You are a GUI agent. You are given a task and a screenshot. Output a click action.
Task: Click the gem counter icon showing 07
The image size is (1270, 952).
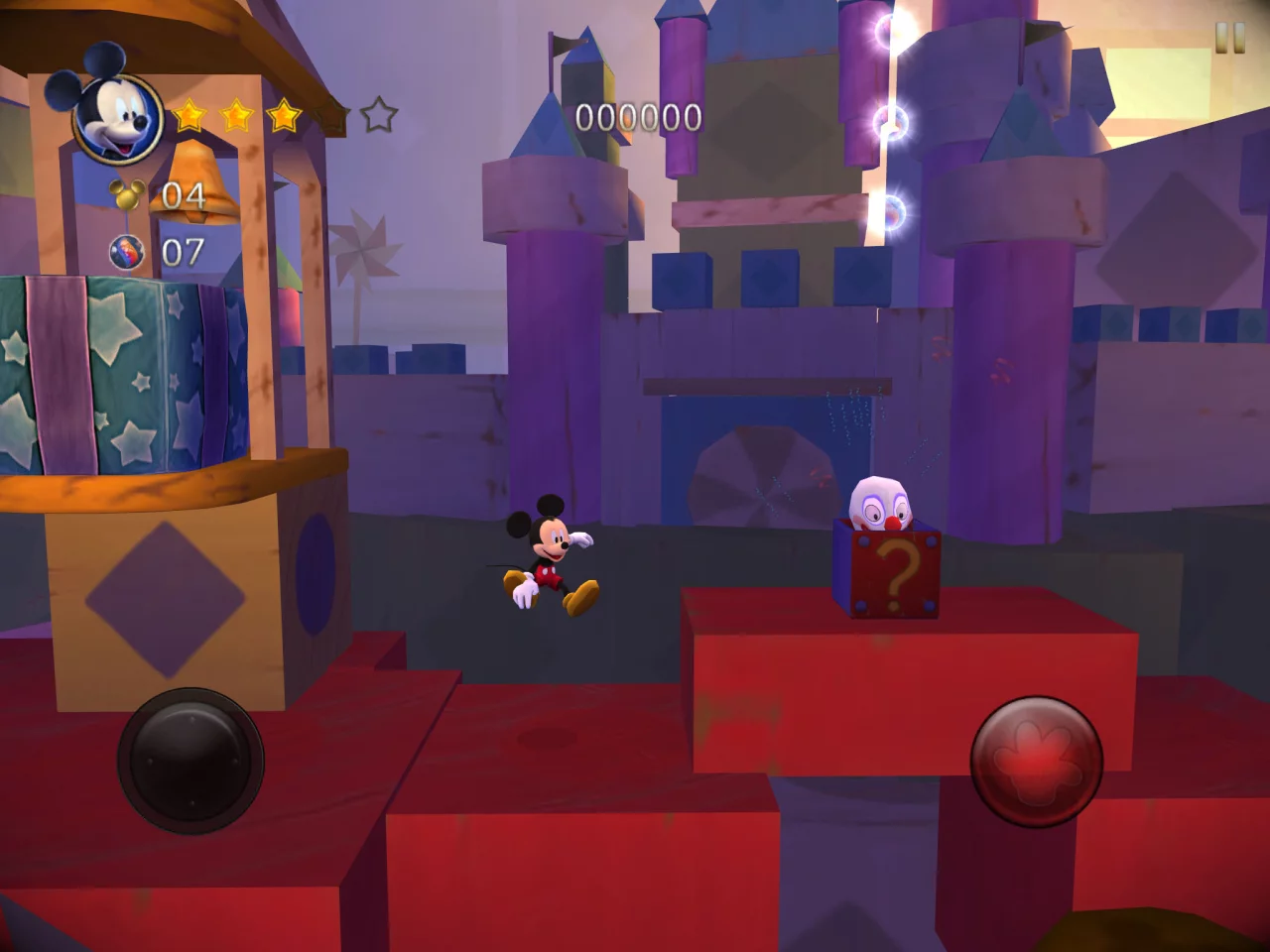pyautogui.click(x=129, y=250)
